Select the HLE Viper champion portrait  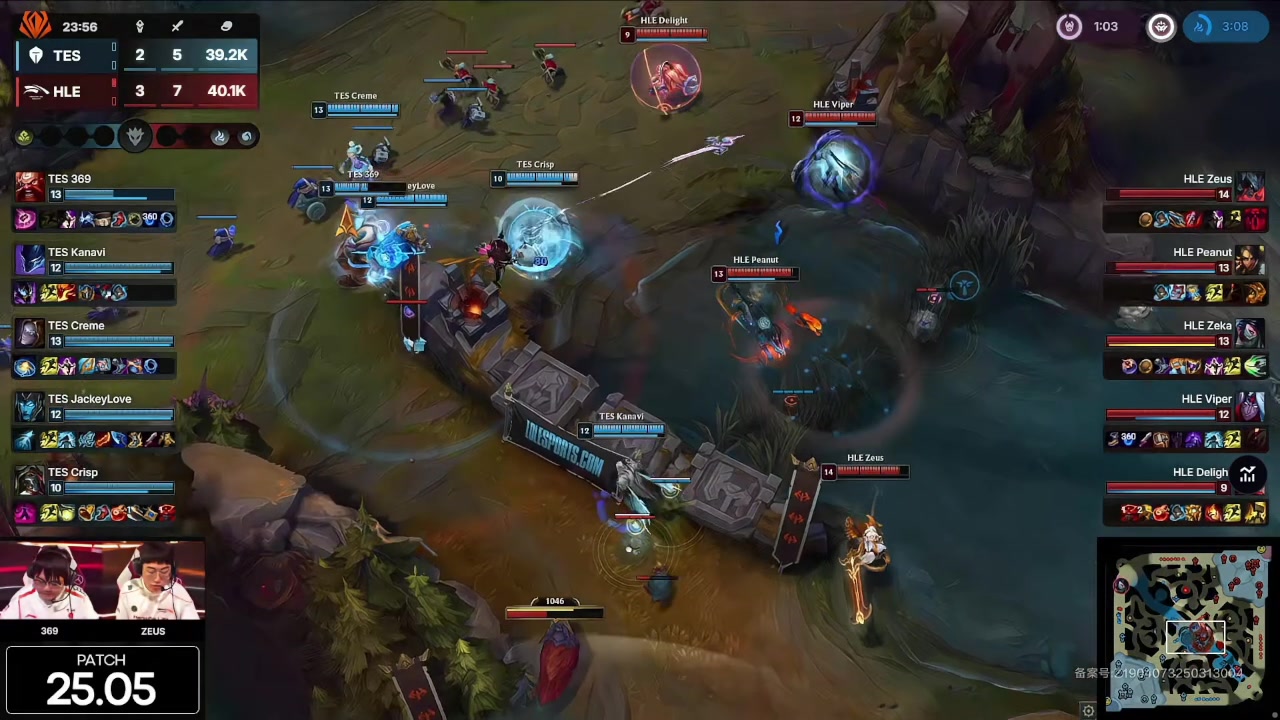click(x=1250, y=407)
